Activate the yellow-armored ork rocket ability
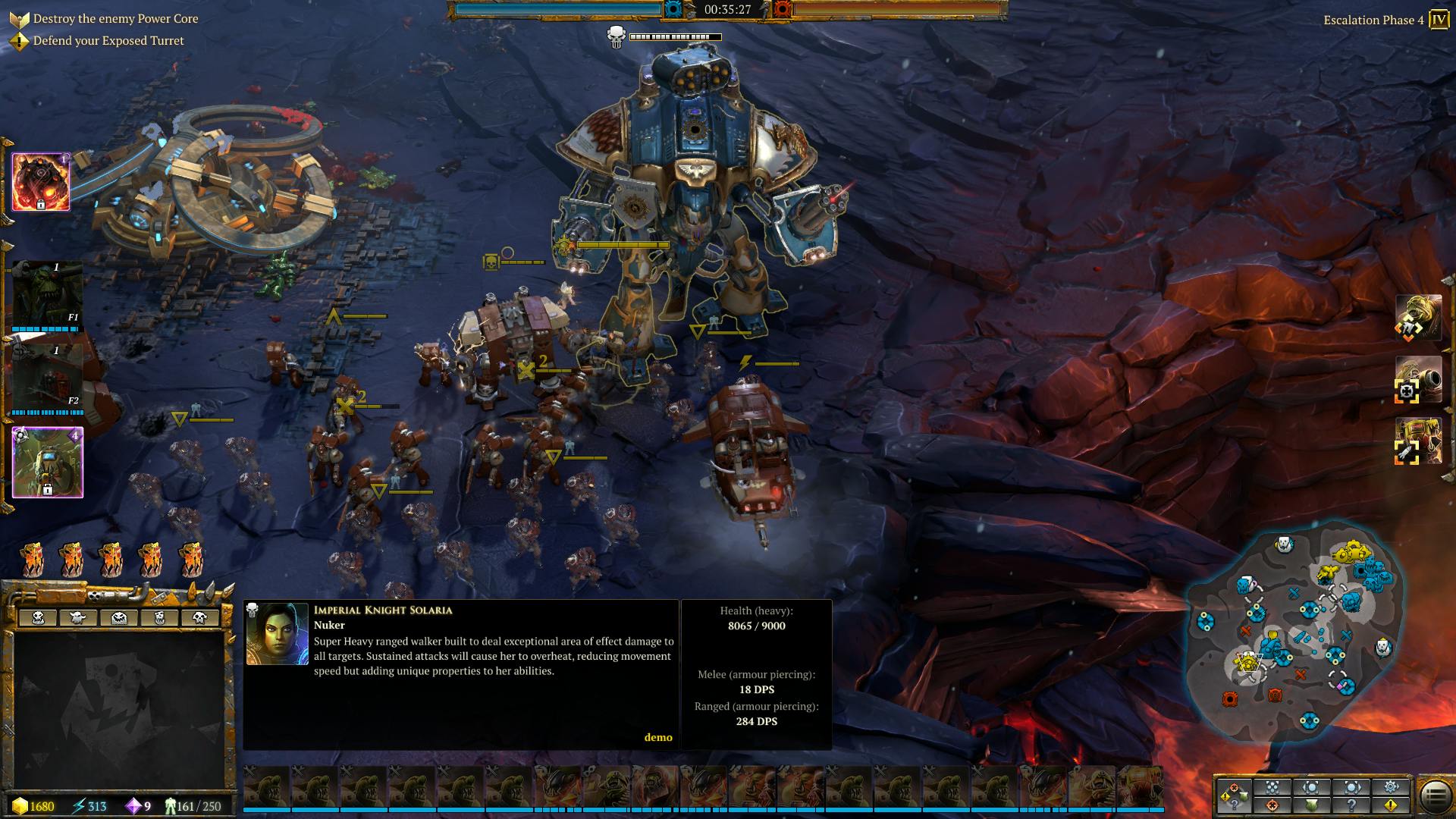The width and height of the screenshot is (1456, 819). tap(1418, 441)
